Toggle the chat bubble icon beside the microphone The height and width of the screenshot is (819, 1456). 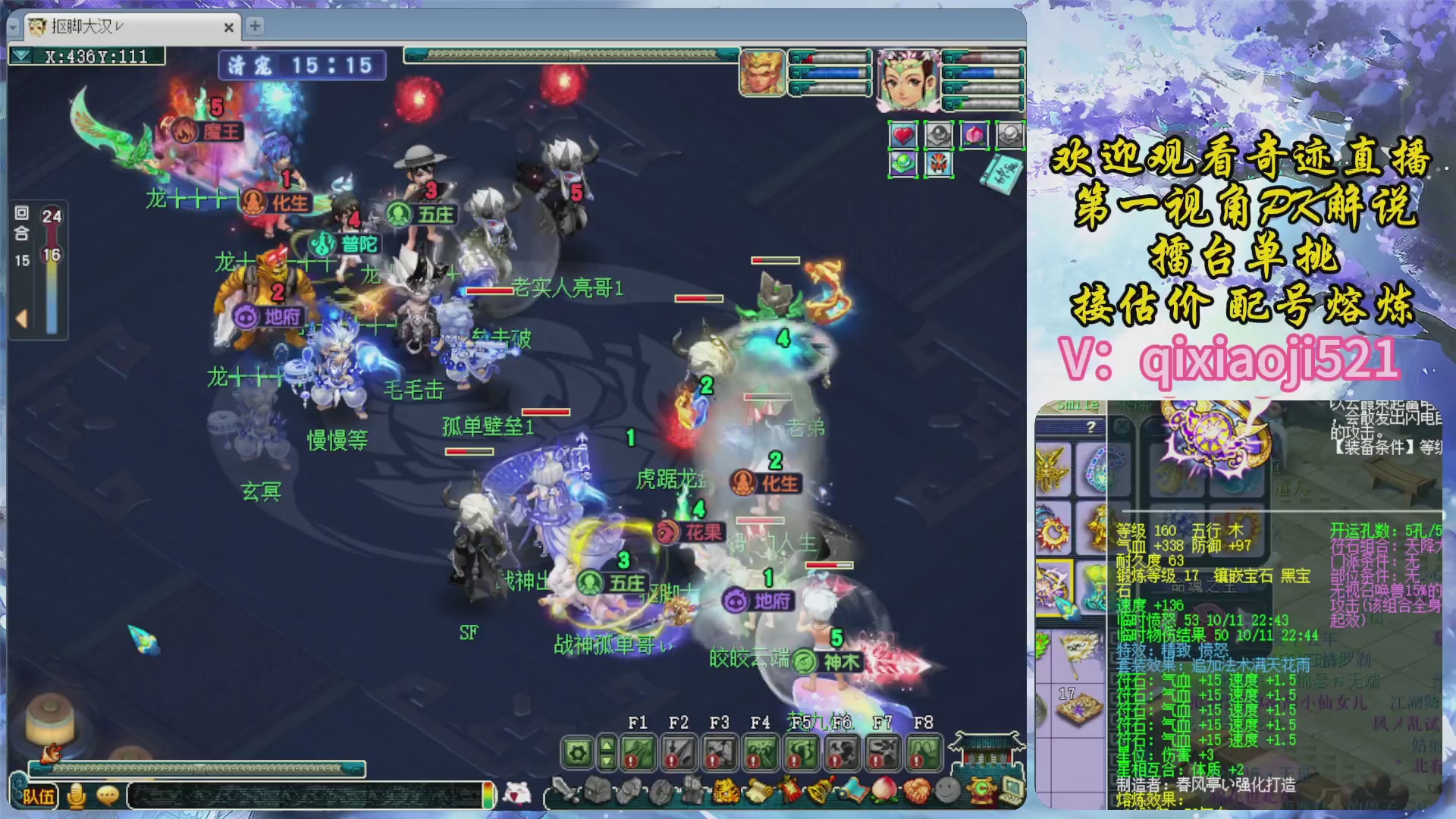108,795
